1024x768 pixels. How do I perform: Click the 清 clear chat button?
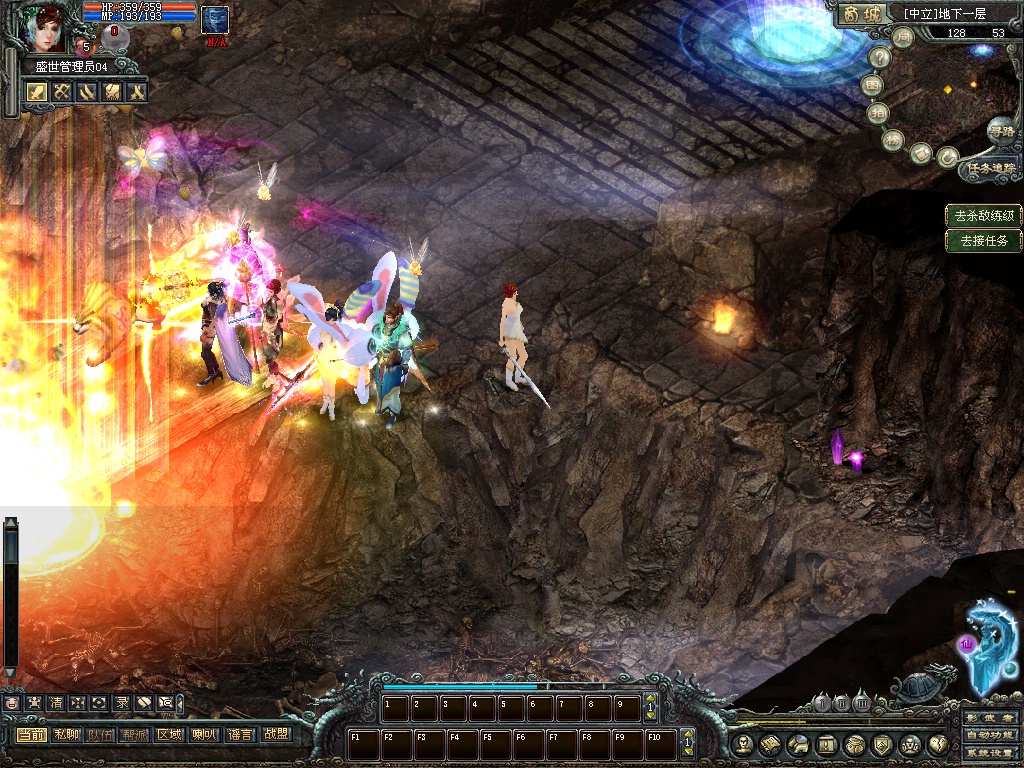56,703
